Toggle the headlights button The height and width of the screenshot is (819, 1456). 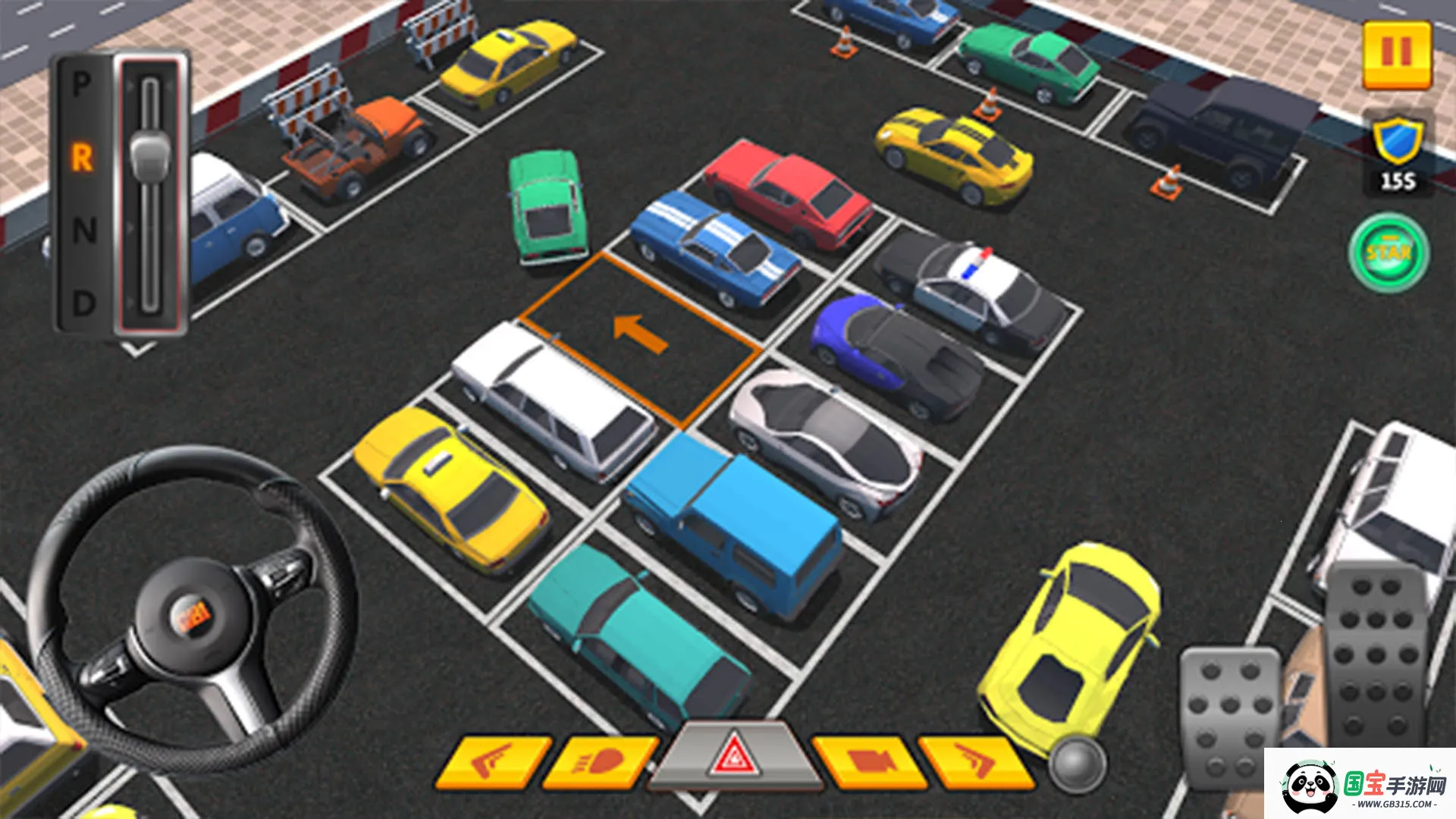[x=599, y=761]
